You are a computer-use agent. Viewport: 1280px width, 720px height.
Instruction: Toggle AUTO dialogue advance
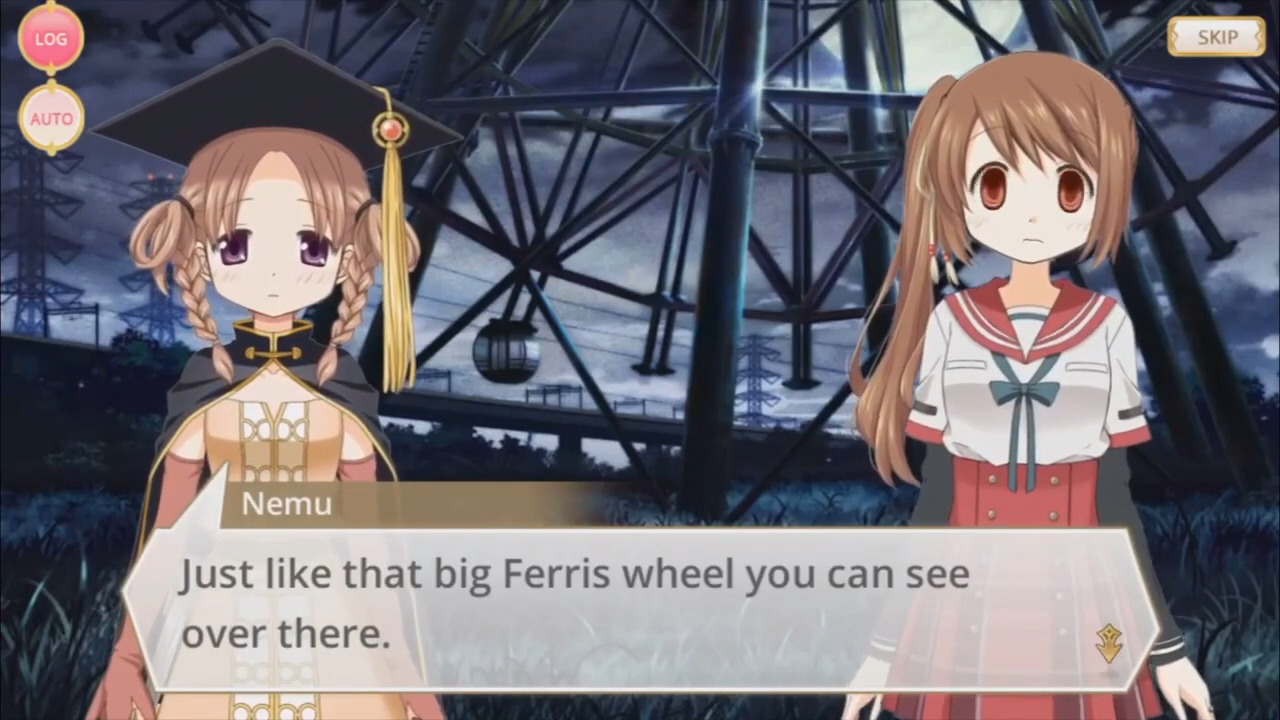coord(51,118)
